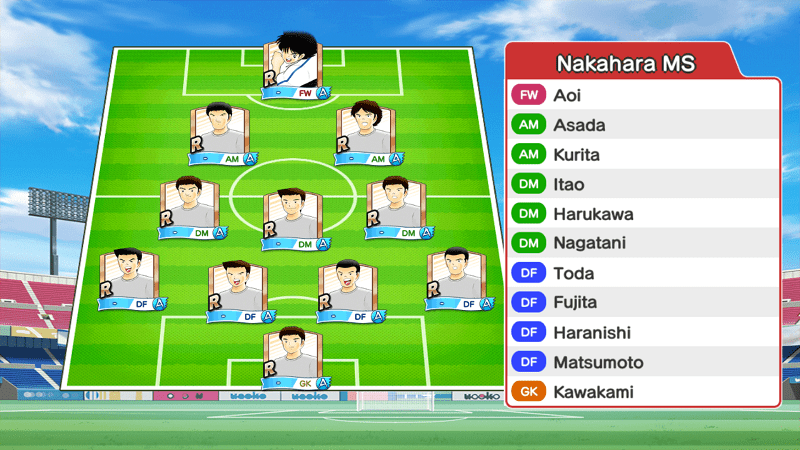The image size is (800, 450).
Task: Pick the Itao roster entry
Action: (x=642, y=185)
